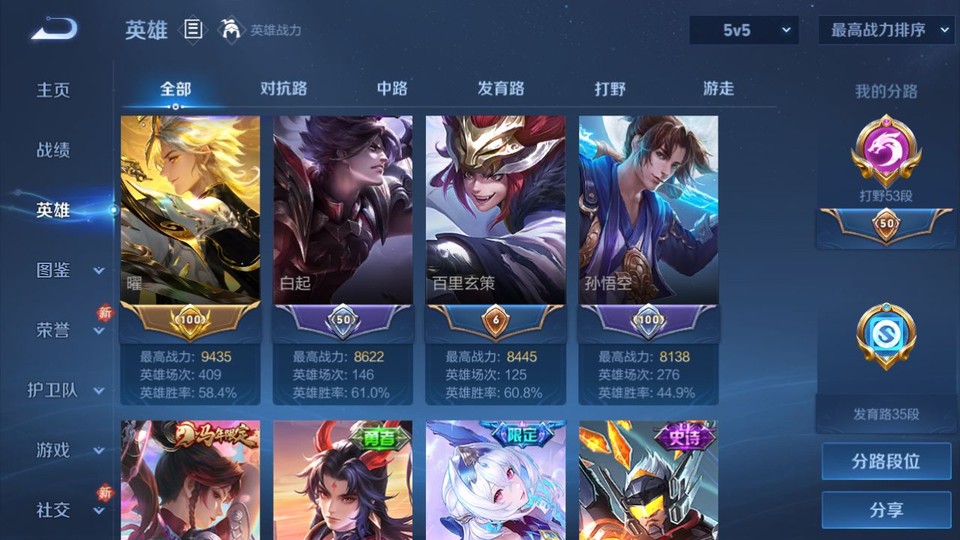Open the 荣誉 sidebar entry
The width and height of the screenshot is (960, 540).
[x=54, y=330]
